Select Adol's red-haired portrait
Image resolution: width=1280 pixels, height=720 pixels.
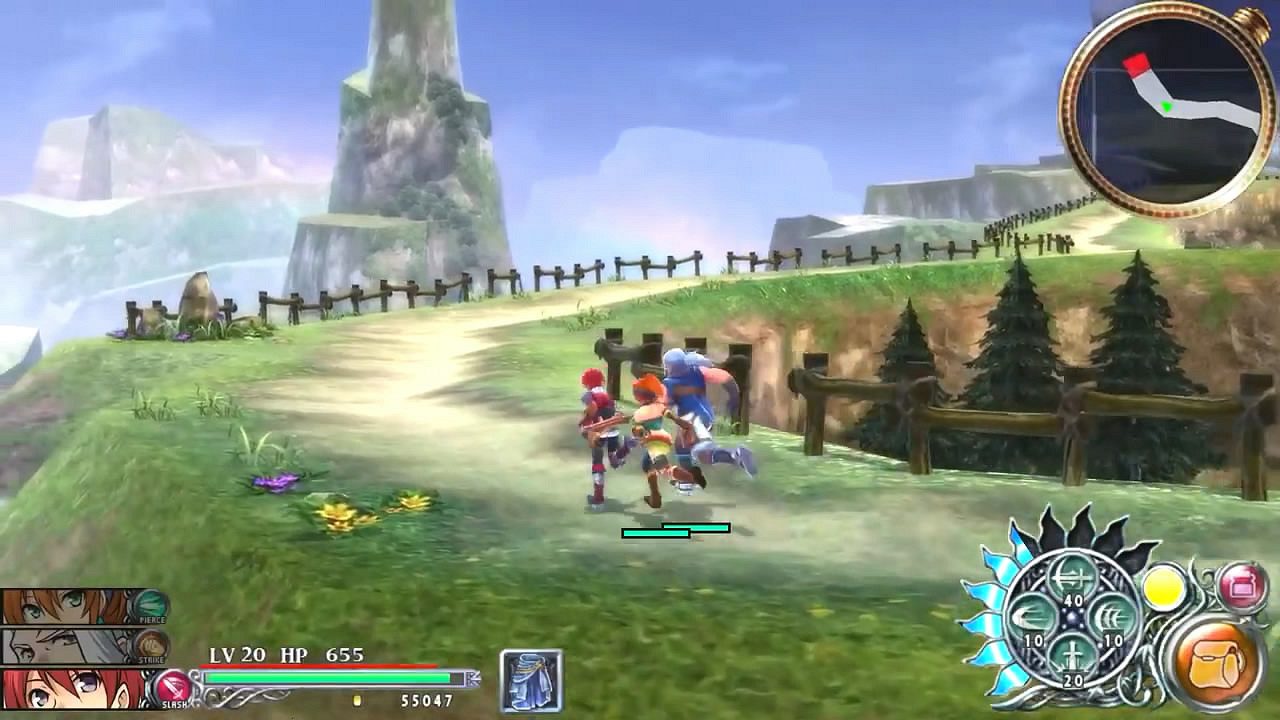60,690
